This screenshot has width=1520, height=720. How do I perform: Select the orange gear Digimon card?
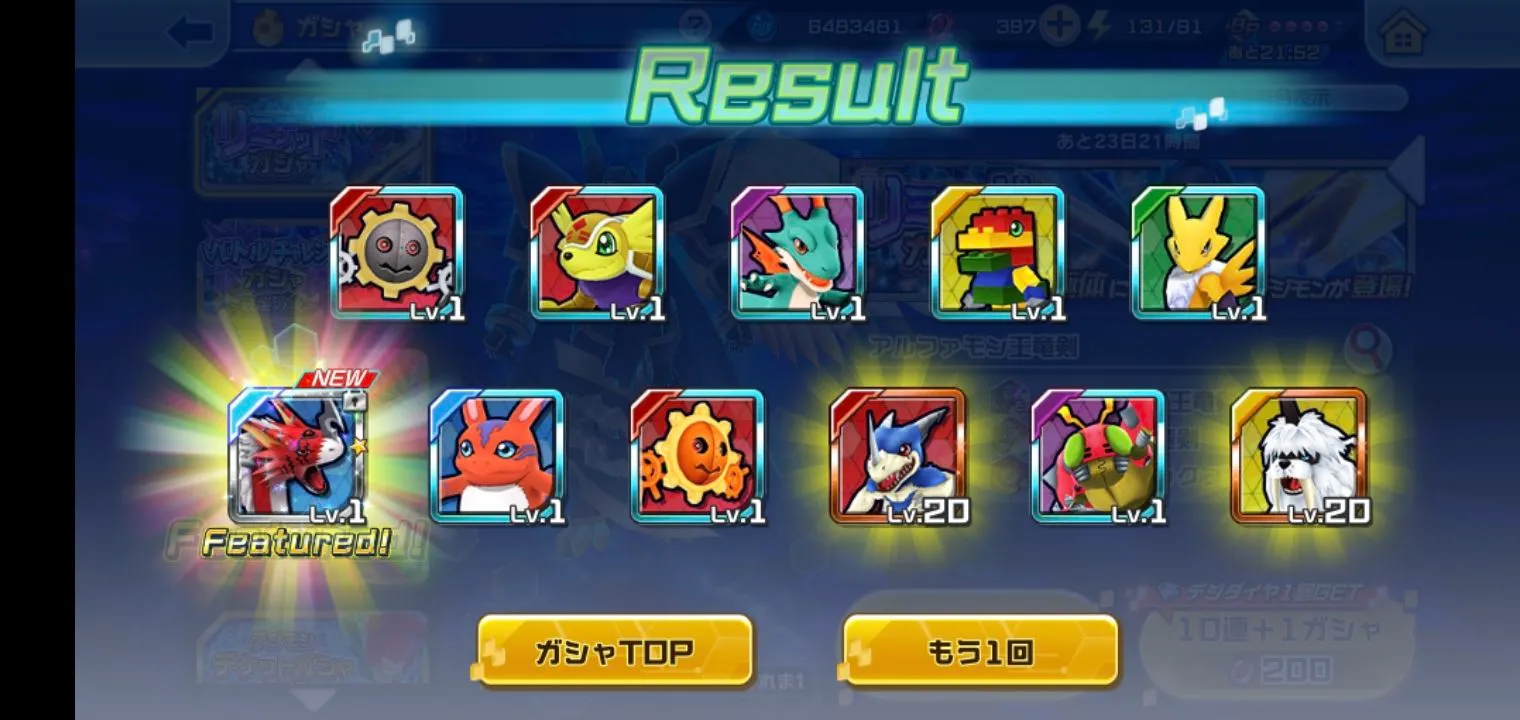[x=697, y=455]
